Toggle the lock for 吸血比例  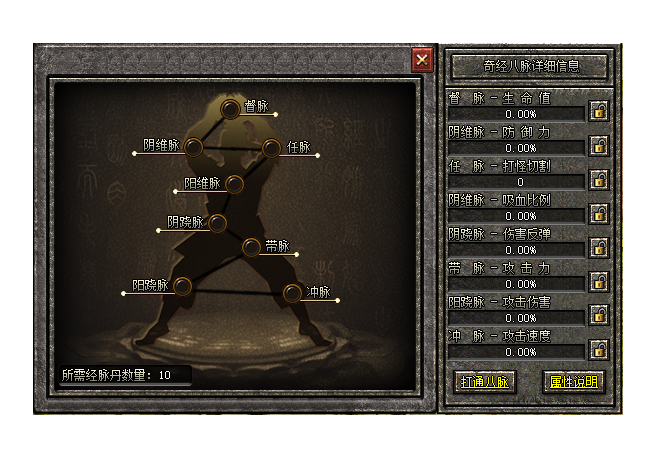[x=599, y=213]
